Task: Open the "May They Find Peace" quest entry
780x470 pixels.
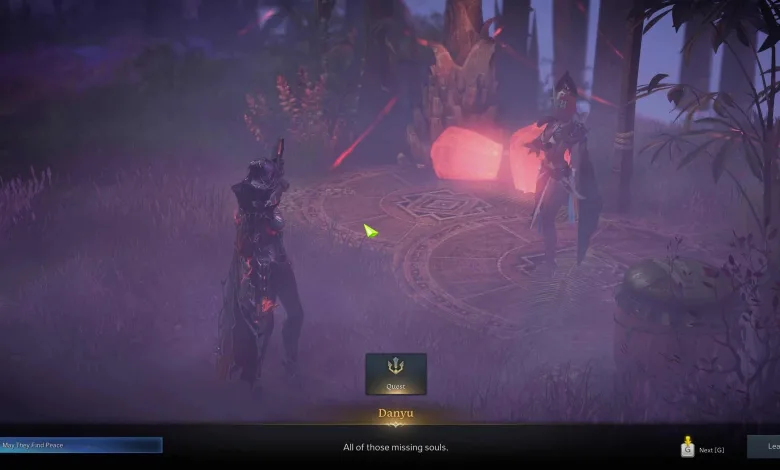Action: click(81, 445)
